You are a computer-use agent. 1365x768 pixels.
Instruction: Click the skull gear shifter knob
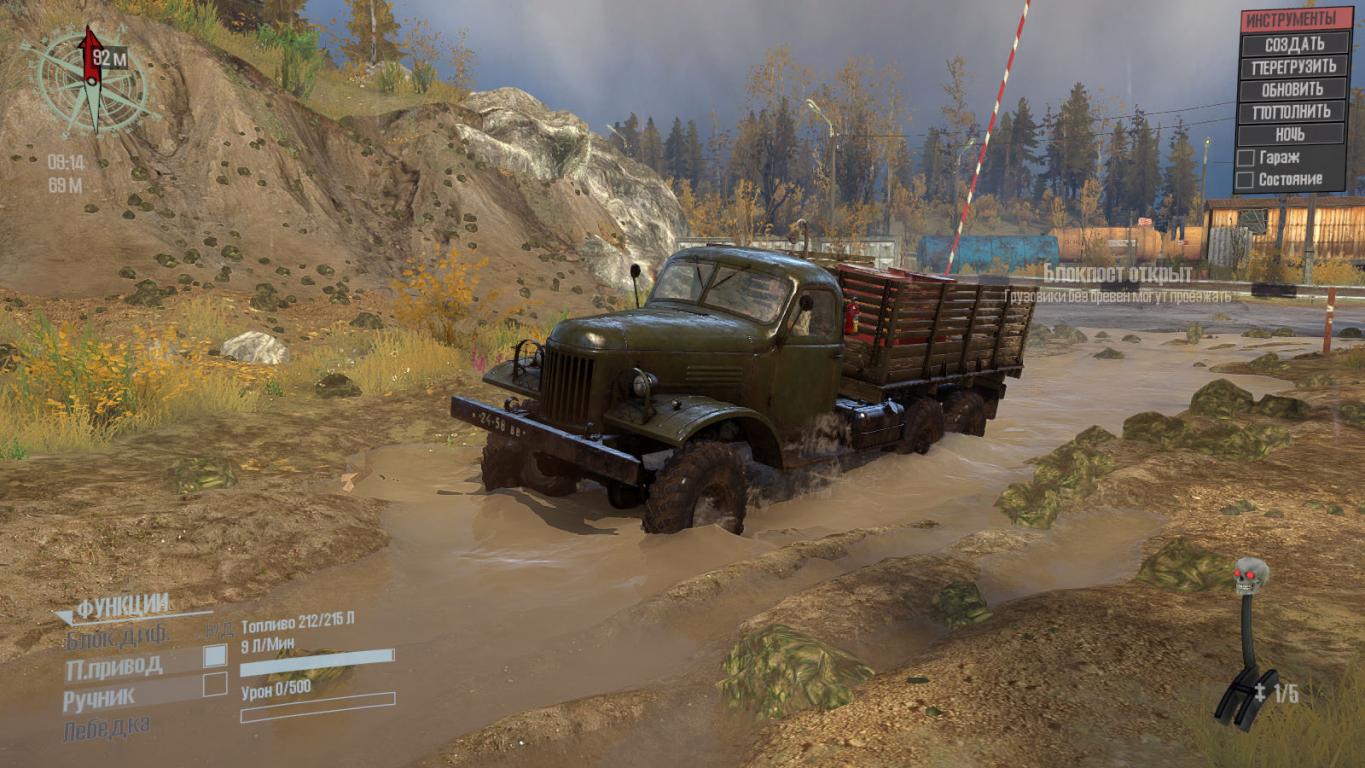(x=1250, y=576)
